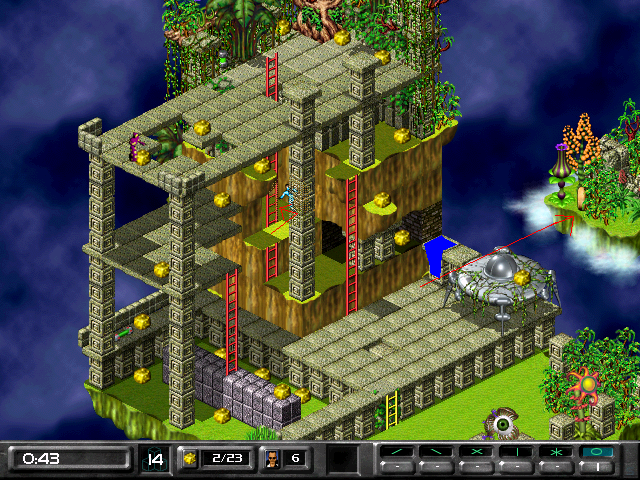
Task: Select the vertical bar tool slot
Action: tap(517, 453)
